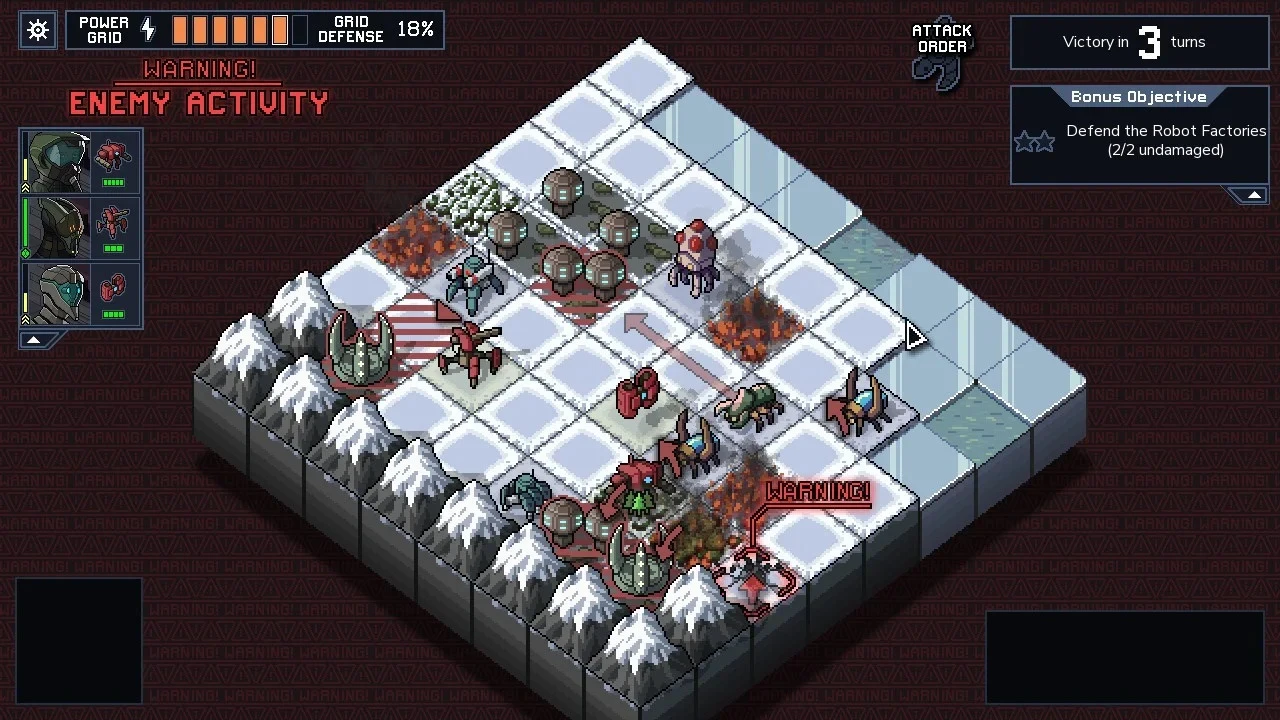This screenshot has height=720, width=1280.
Task: Show the Attack Order
Action: pos(941,55)
